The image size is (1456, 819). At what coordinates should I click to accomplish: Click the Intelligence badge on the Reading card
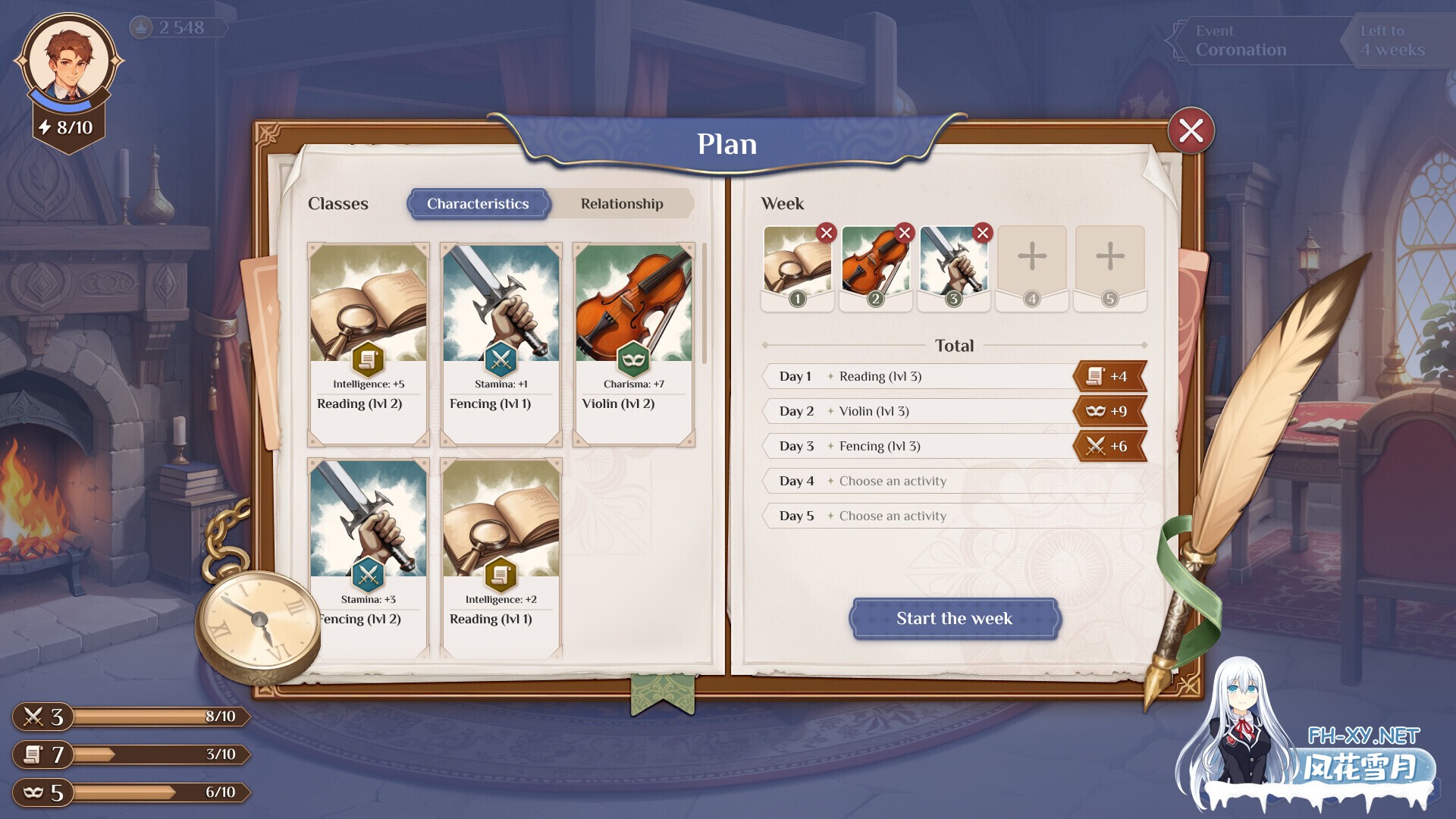point(369,359)
